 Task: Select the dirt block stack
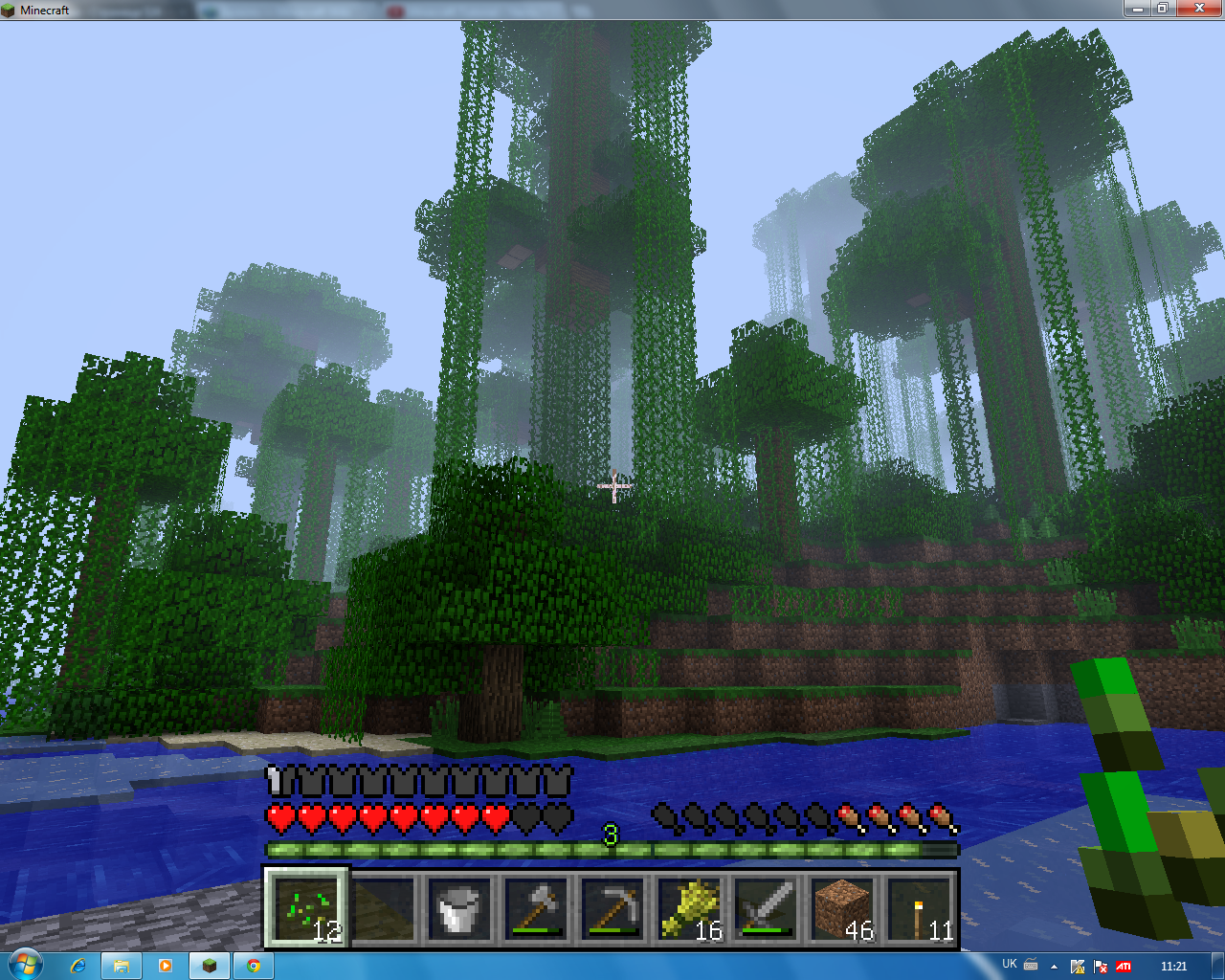(x=841, y=907)
